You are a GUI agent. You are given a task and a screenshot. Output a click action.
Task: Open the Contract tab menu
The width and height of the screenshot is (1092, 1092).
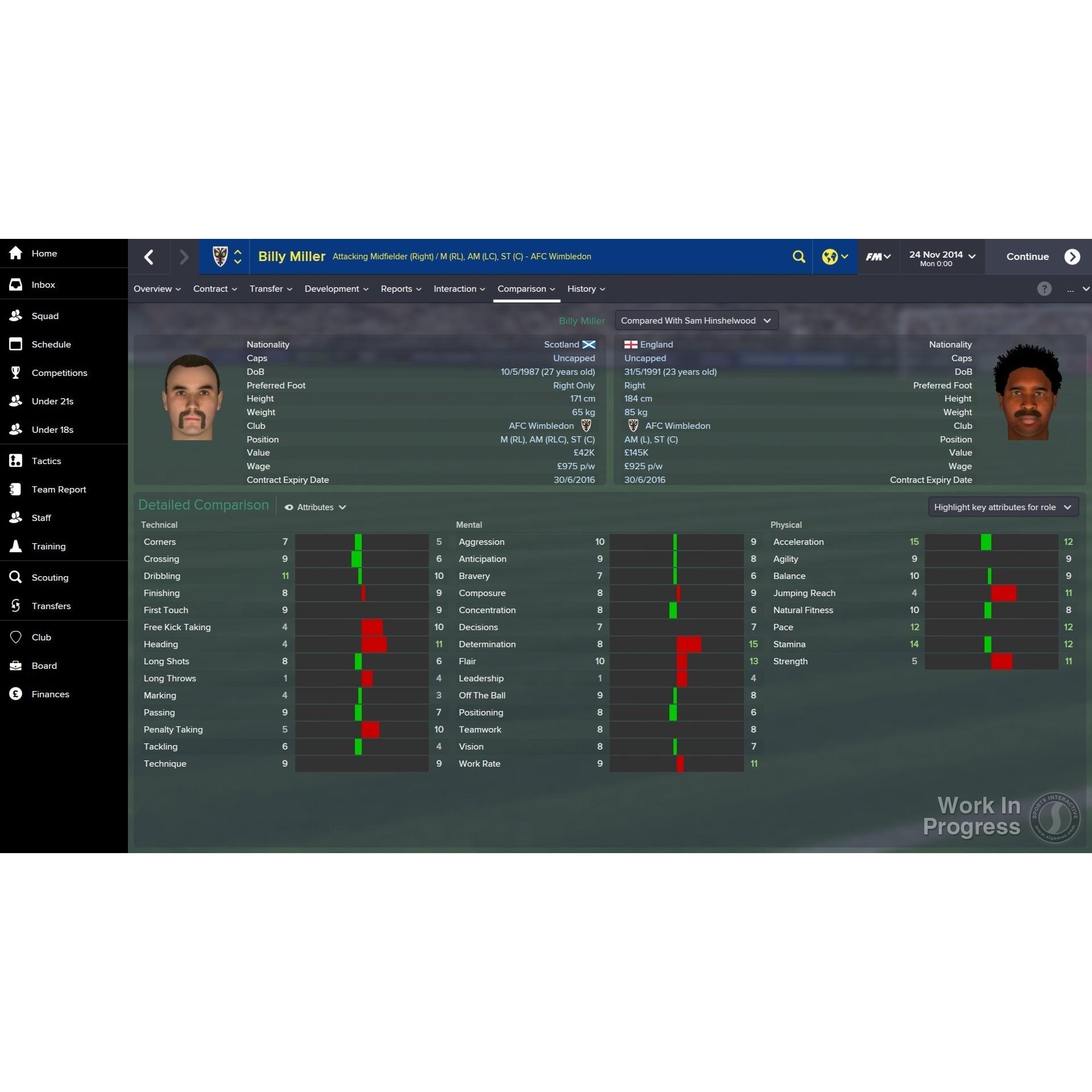[x=214, y=289]
